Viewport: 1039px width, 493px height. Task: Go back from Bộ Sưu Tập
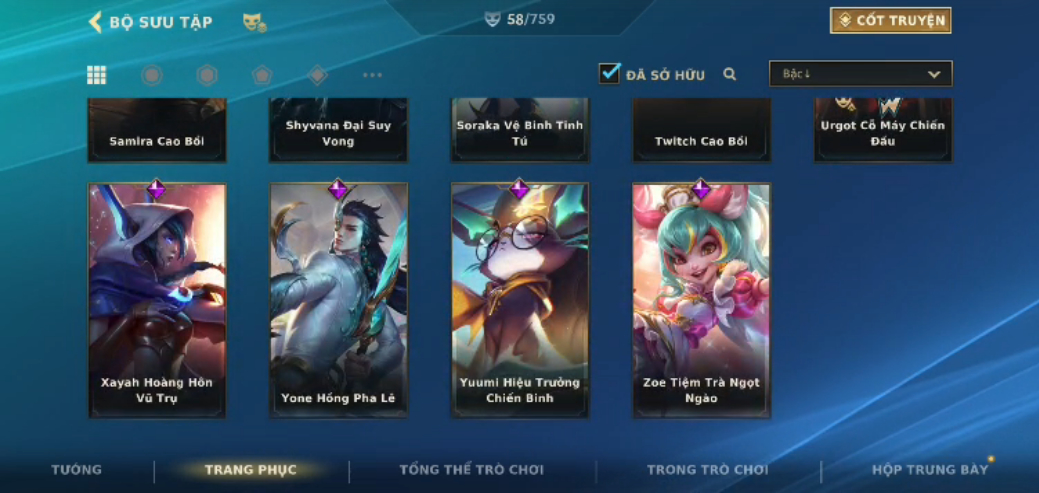point(96,22)
